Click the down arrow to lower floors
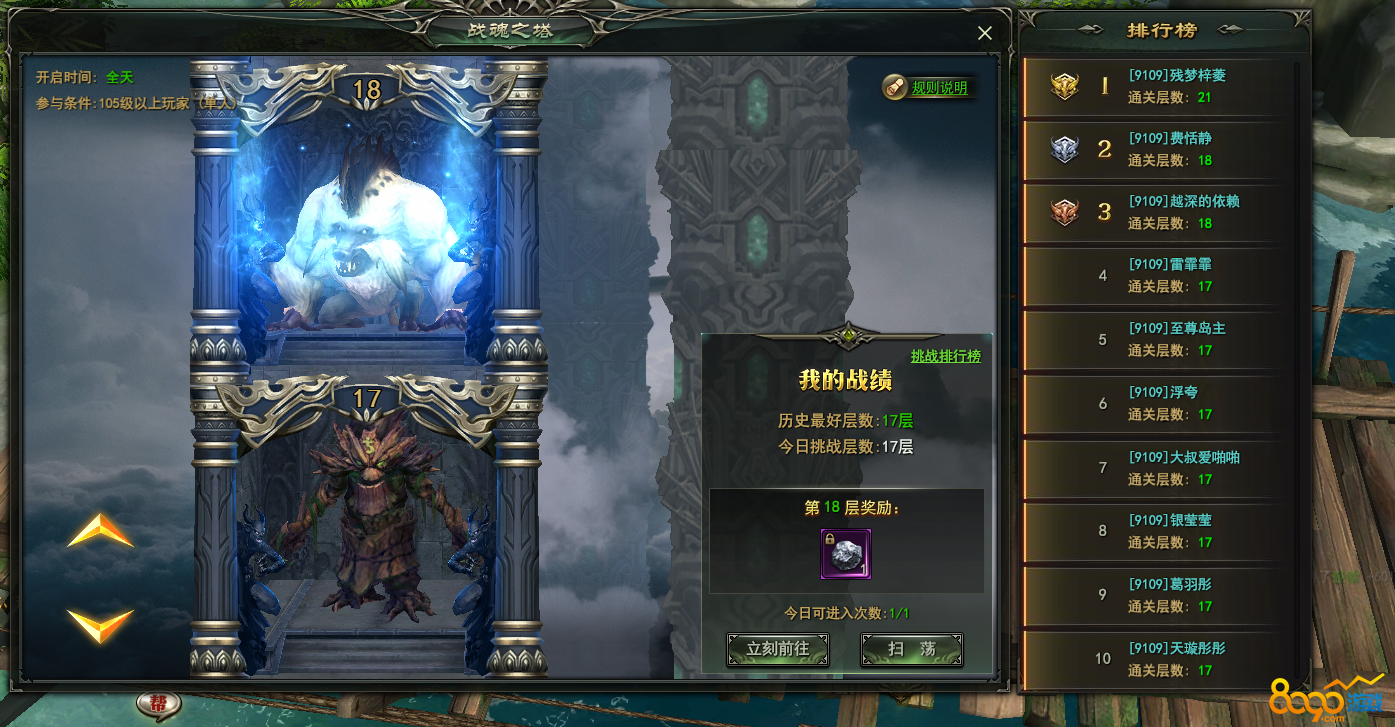This screenshot has height=727, width=1395. click(100, 624)
